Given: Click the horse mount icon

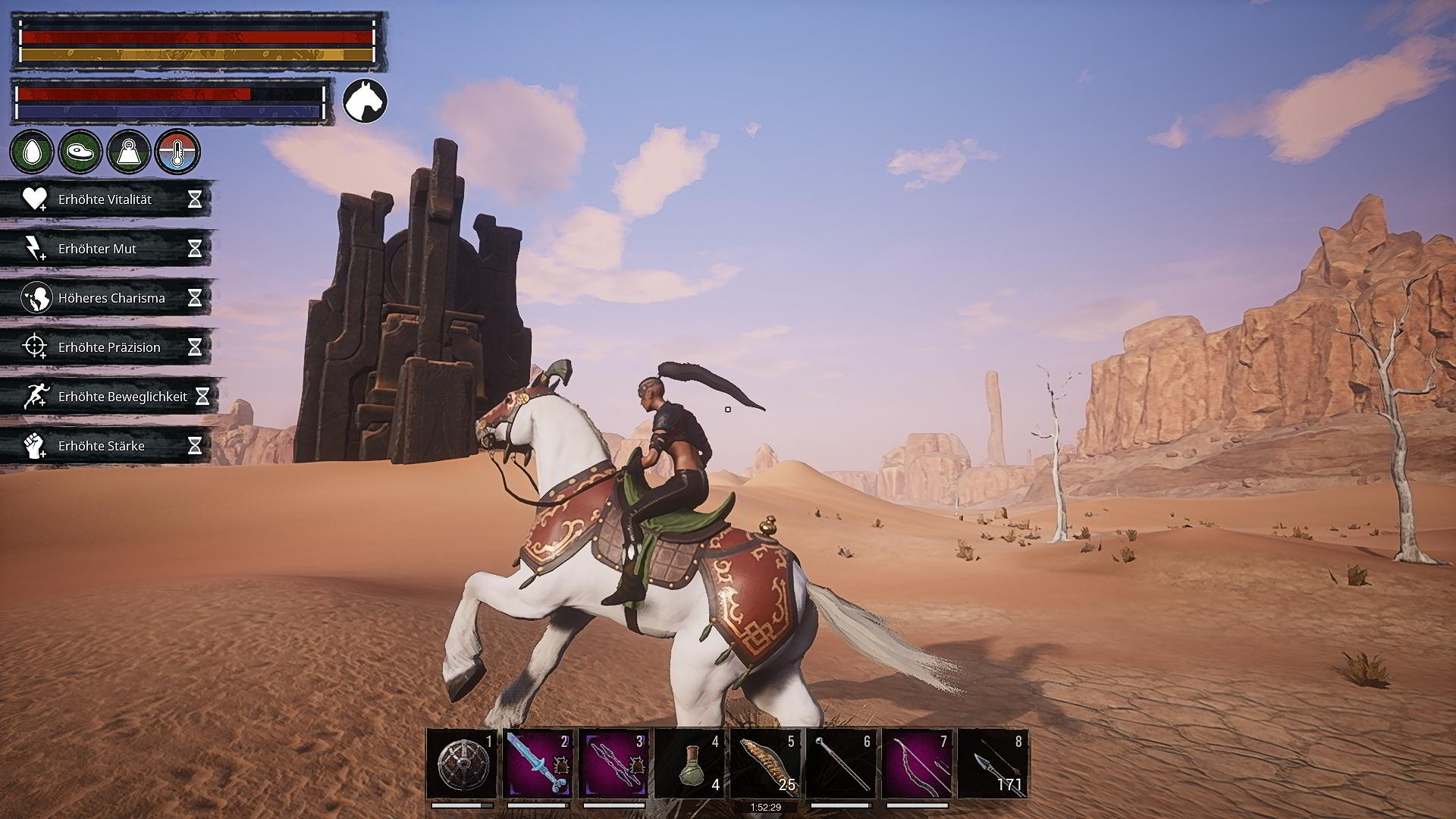Looking at the screenshot, I should click(365, 101).
